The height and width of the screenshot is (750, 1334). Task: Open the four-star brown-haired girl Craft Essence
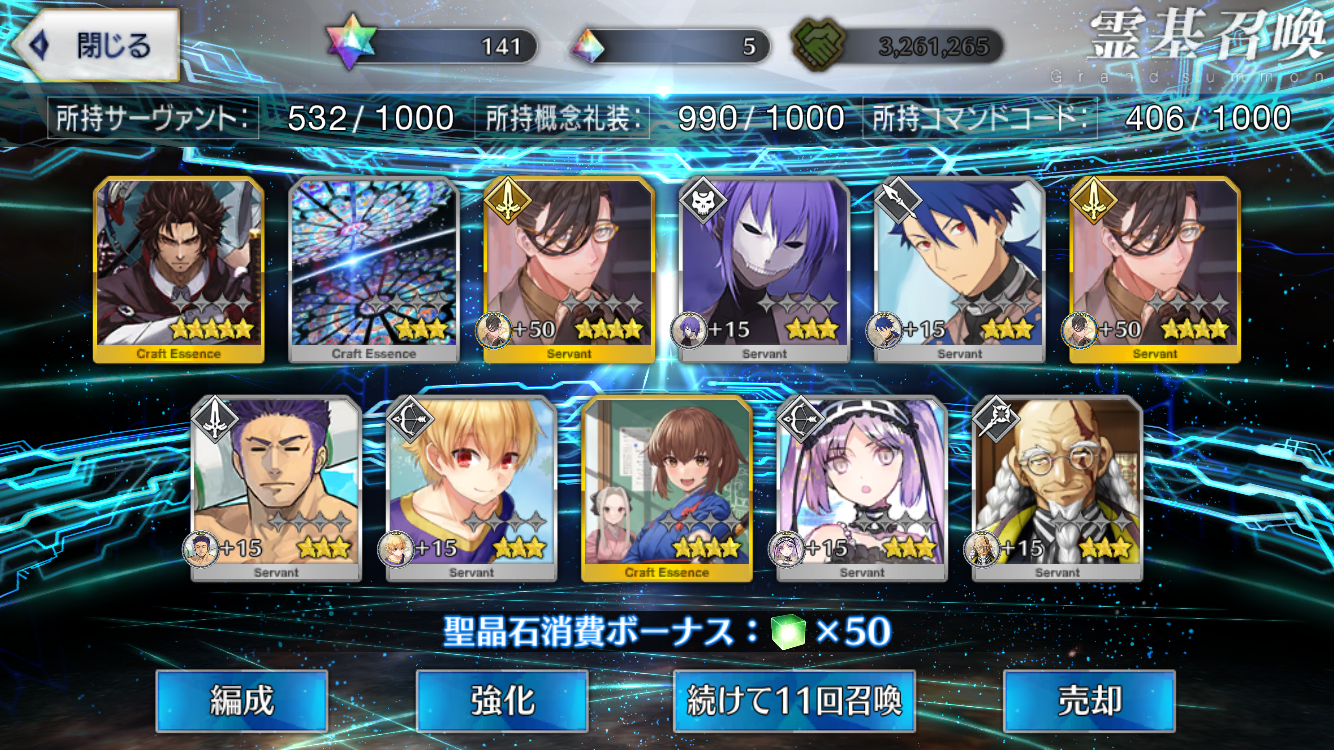[667, 488]
